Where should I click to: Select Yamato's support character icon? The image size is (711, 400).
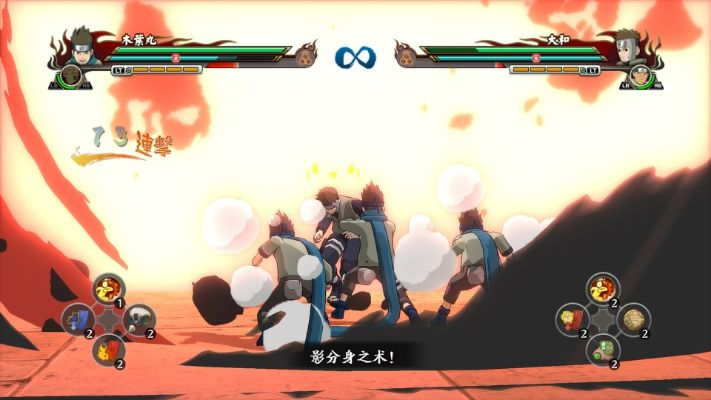pyautogui.click(x=641, y=76)
